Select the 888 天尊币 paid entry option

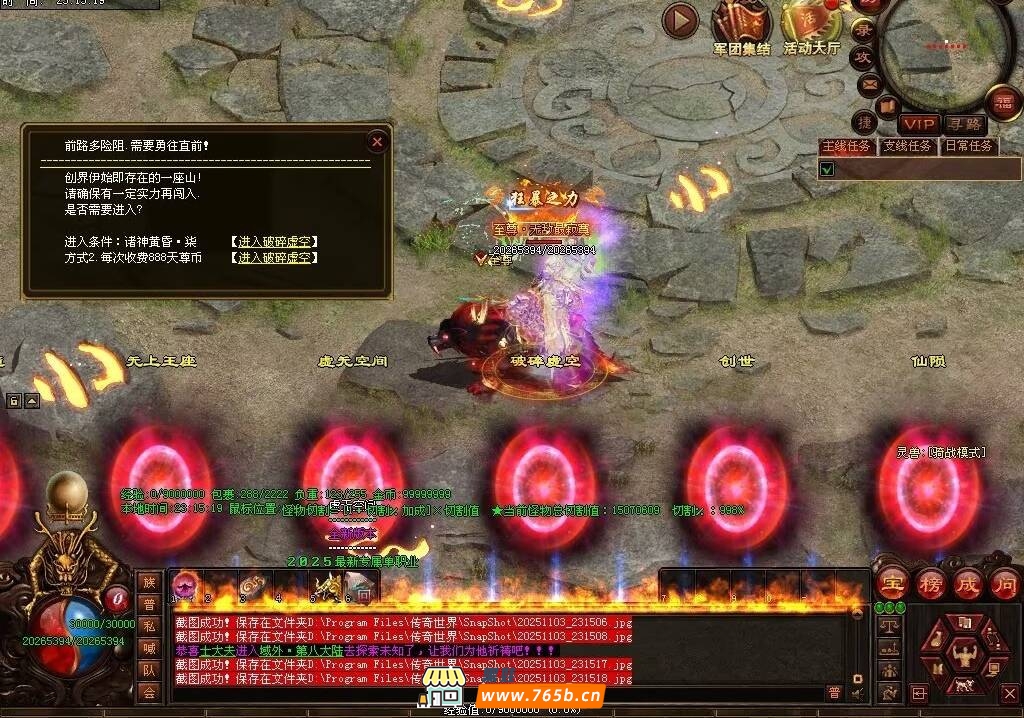point(273,258)
